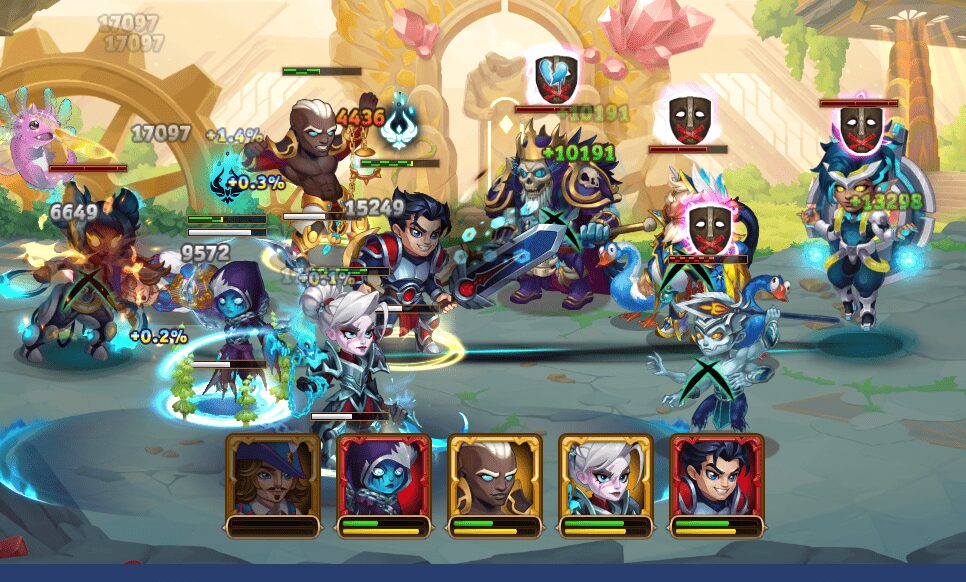
Task: Activate the black-haired red-armored knight portrait
Action: point(717,476)
